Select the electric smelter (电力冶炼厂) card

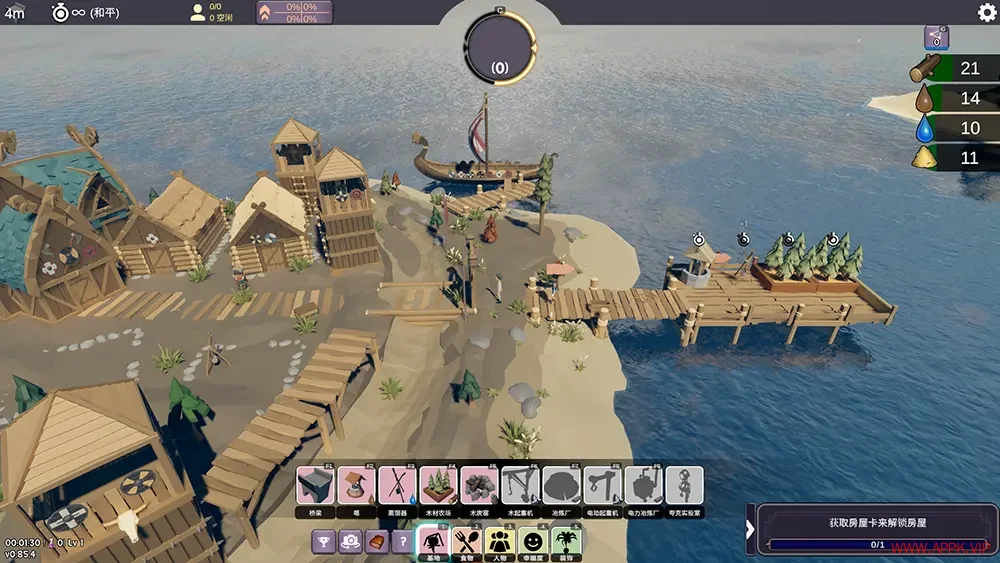(644, 486)
